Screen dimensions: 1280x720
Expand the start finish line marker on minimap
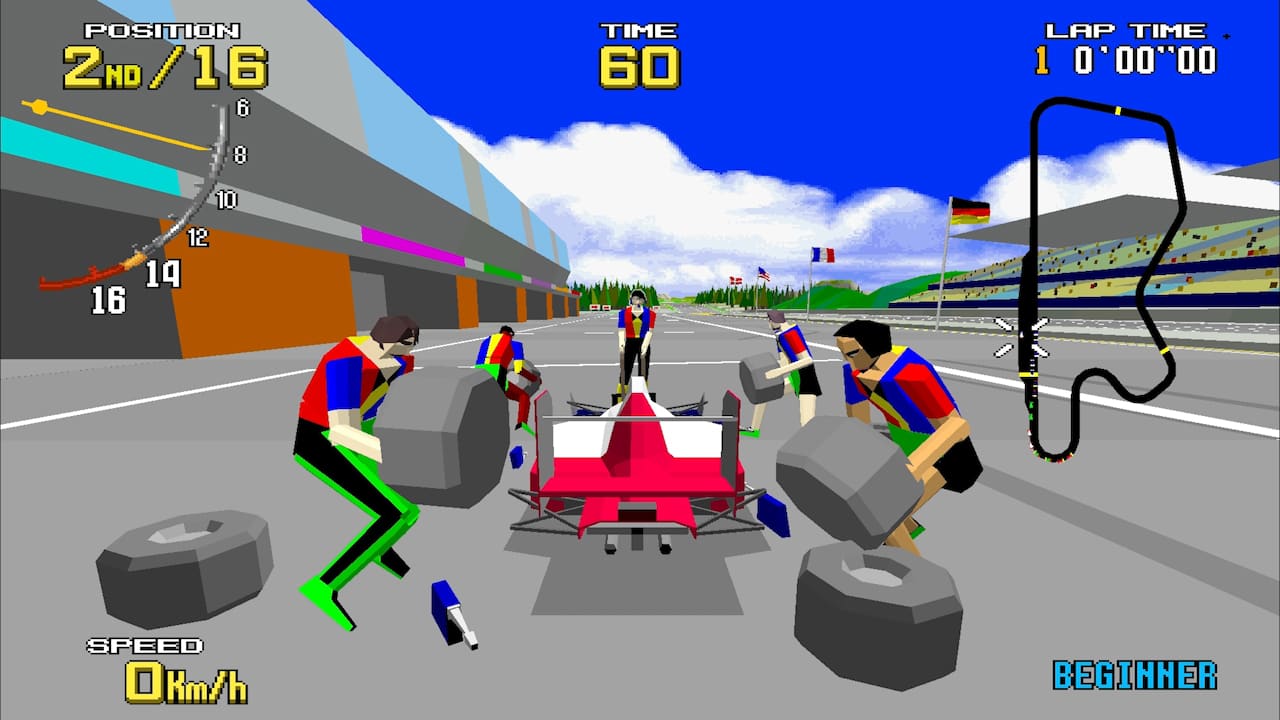click(x=1028, y=373)
